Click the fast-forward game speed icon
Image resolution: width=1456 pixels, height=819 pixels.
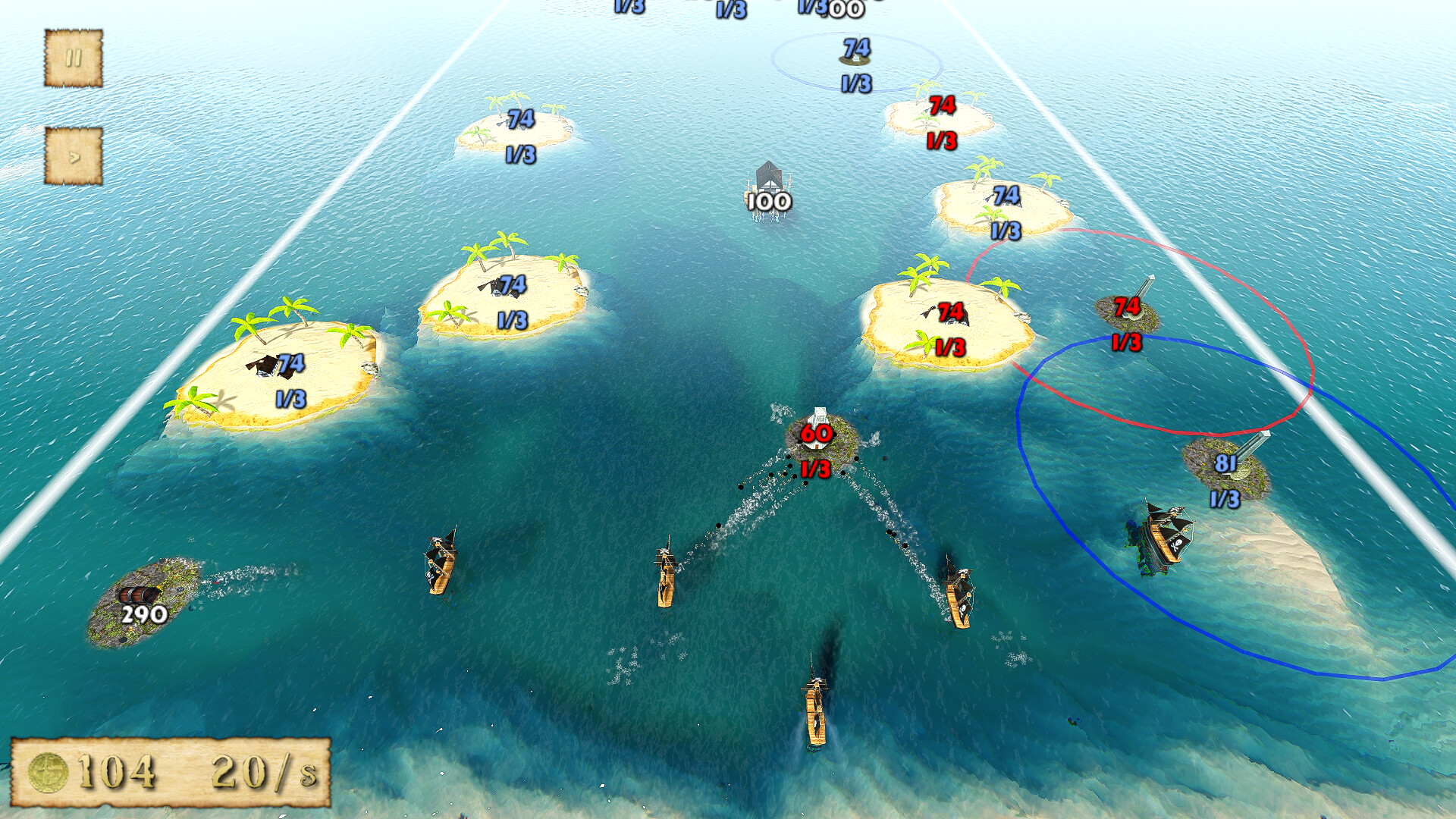[x=74, y=155]
